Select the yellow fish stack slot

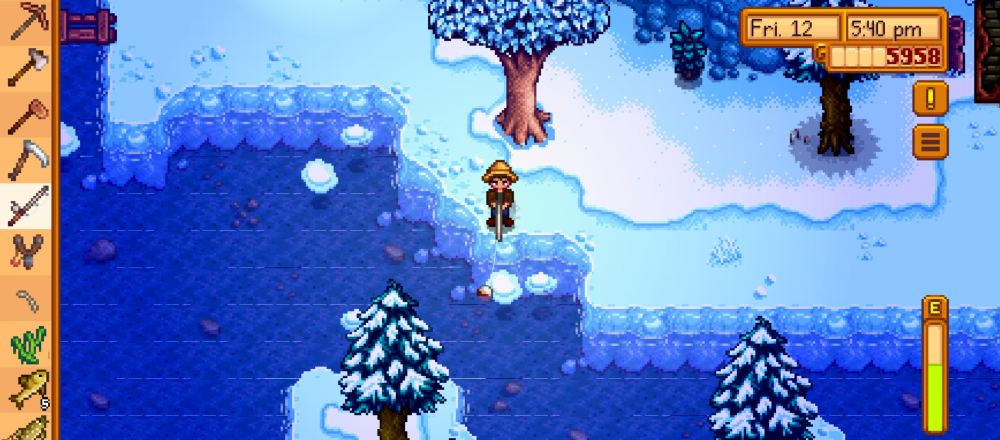point(28,390)
